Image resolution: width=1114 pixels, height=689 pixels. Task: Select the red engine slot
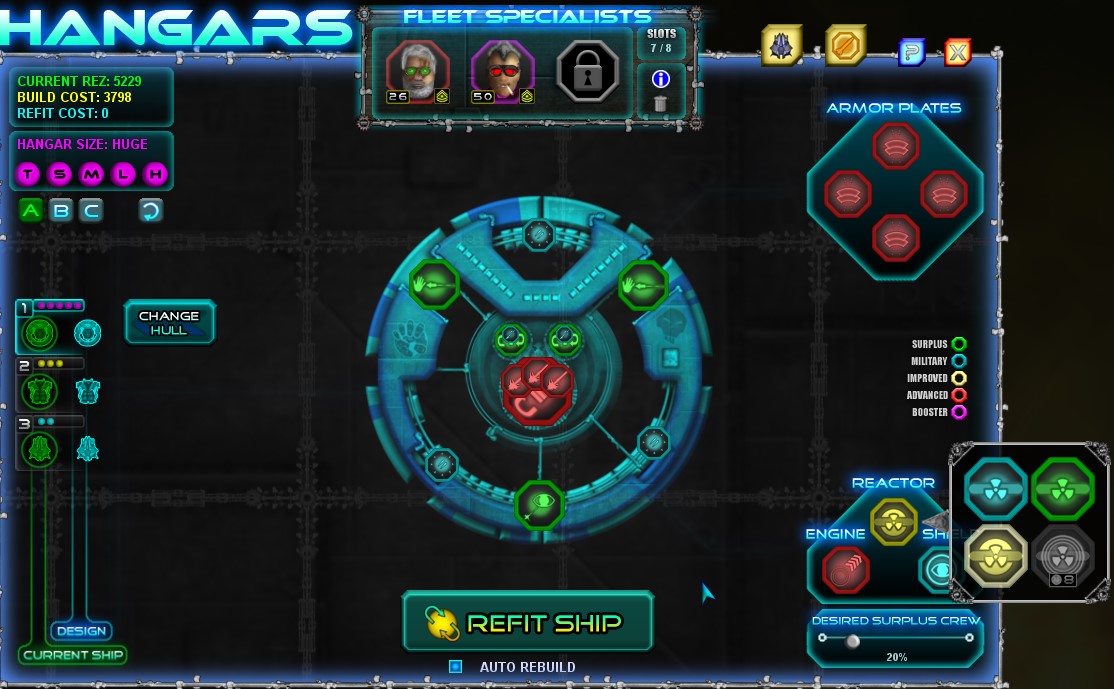(845, 571)
